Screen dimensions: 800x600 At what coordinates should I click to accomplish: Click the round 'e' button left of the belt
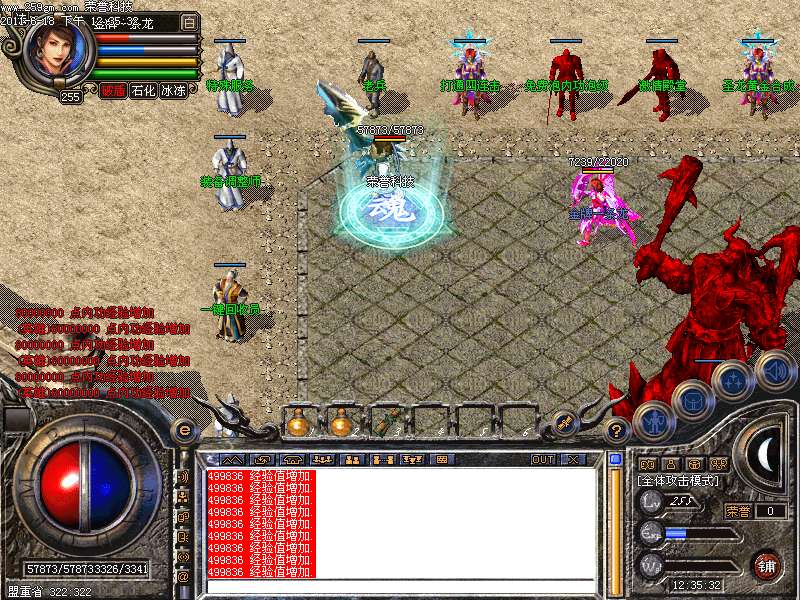185,430
